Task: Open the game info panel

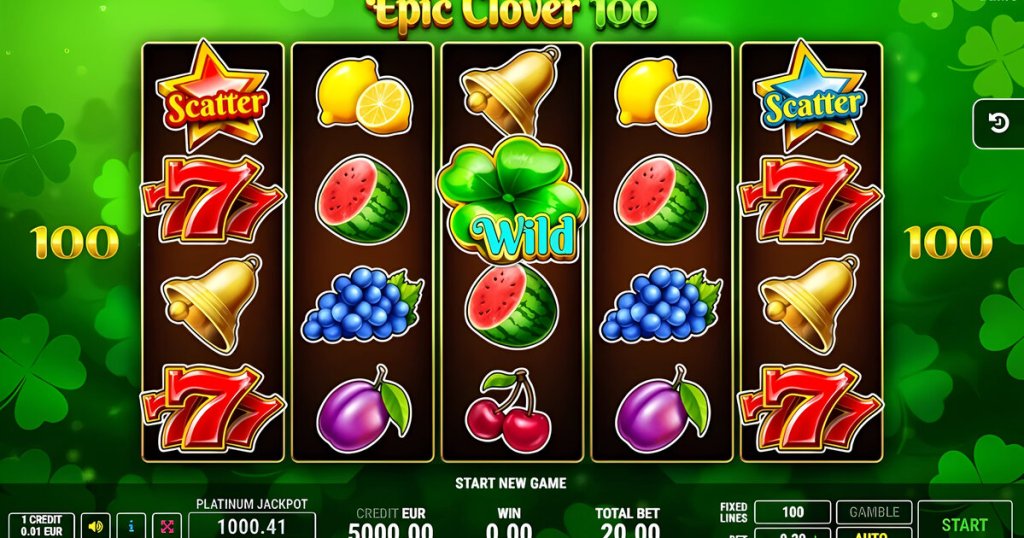Action: click(x=132, y=525)
